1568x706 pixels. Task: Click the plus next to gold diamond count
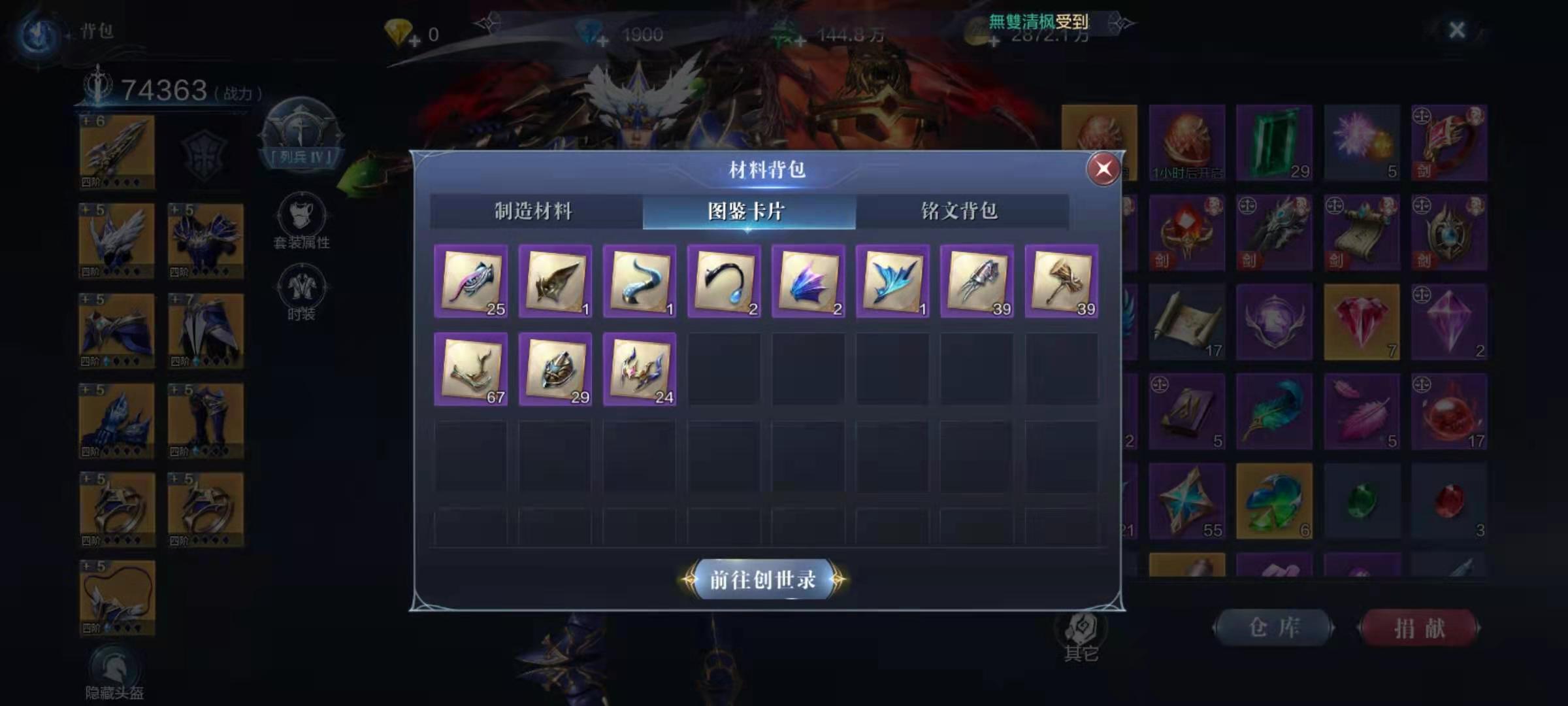414,39
